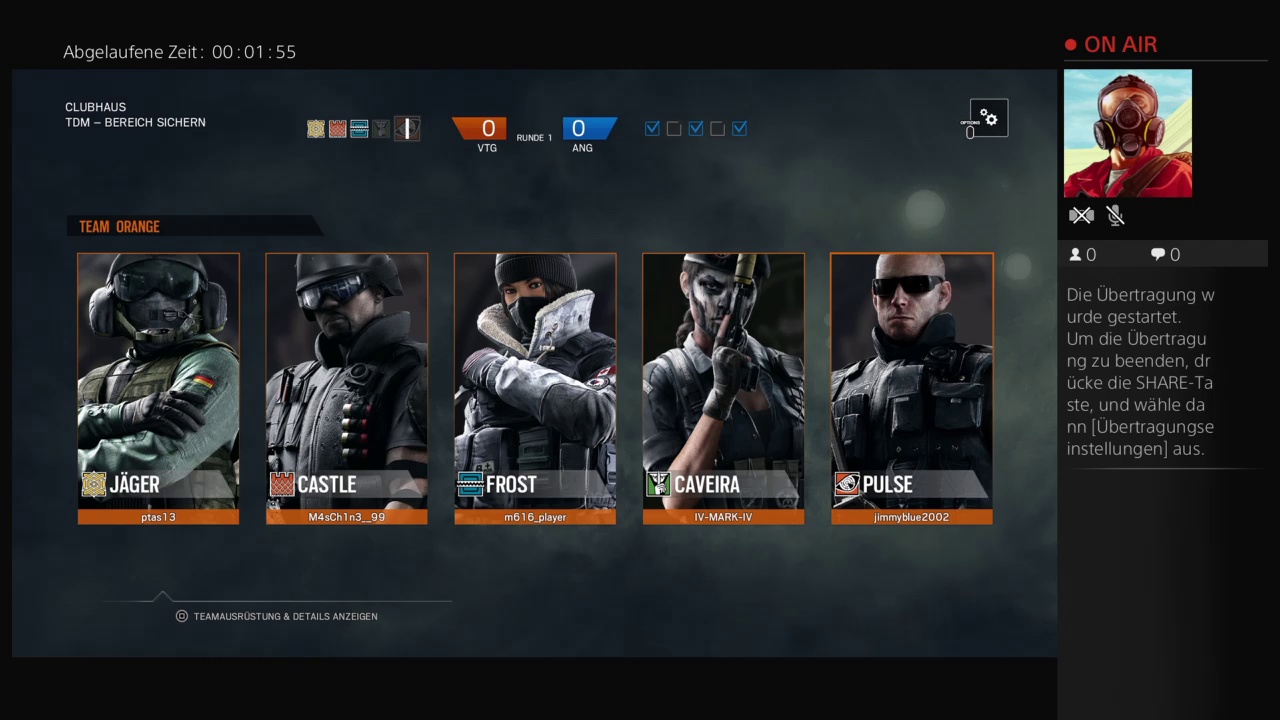Toggle the muted microphone icon

1115,215
